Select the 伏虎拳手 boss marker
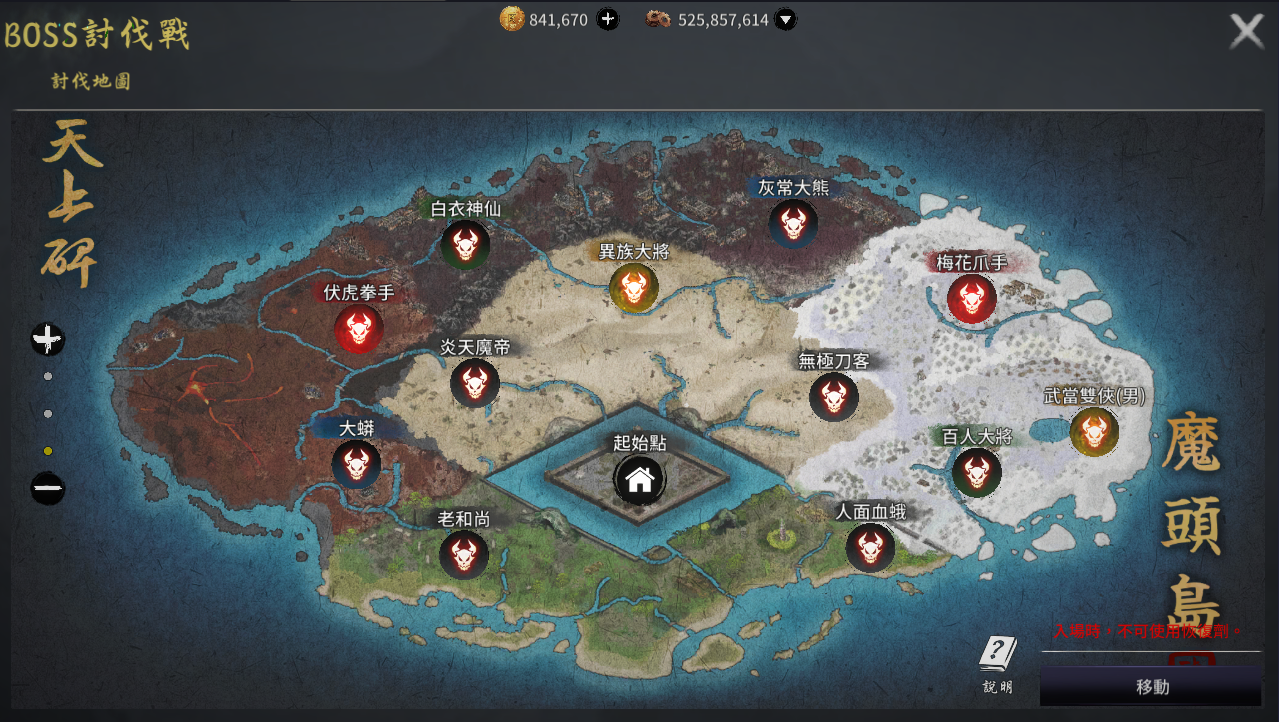Screen dimensions: 1279x722 point(359,328)
